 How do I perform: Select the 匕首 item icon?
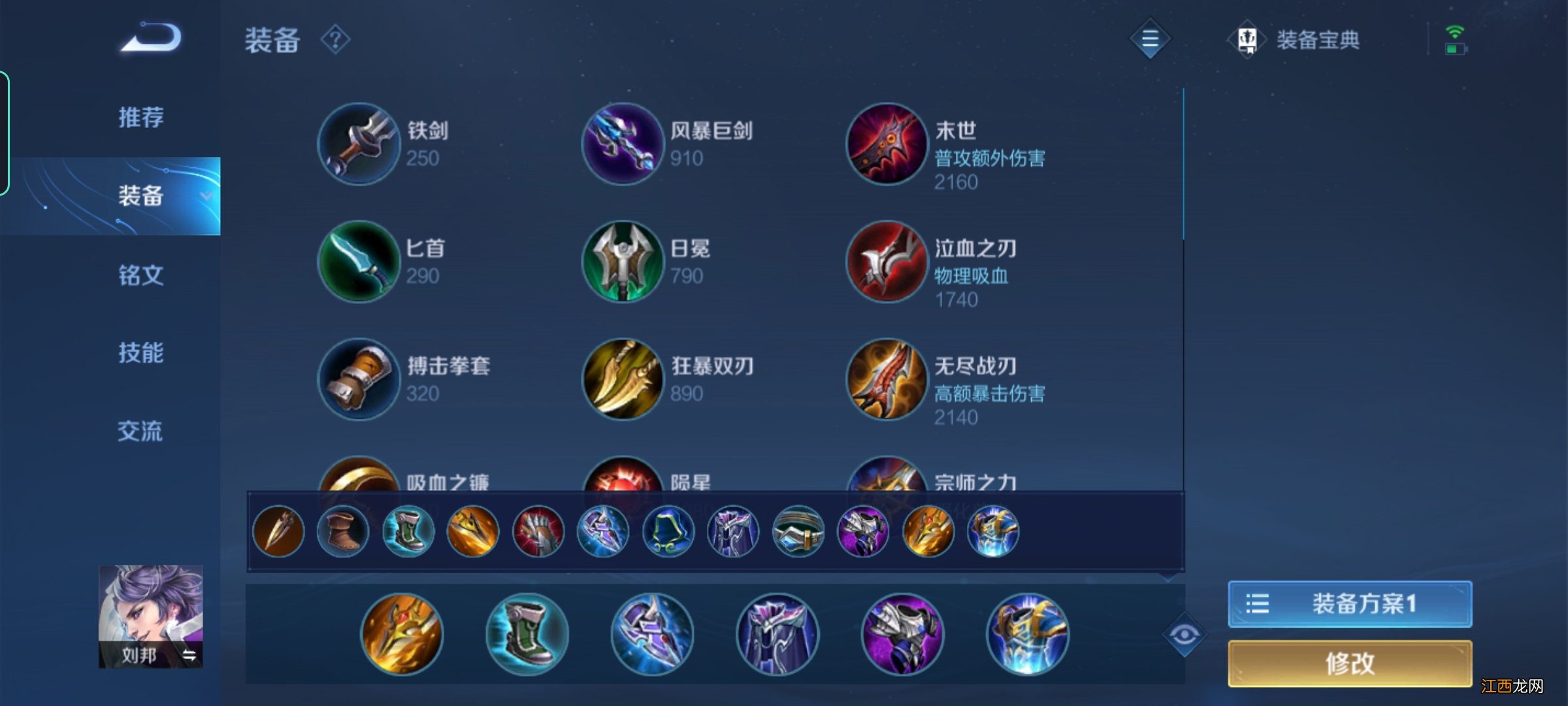click(358, 261)
